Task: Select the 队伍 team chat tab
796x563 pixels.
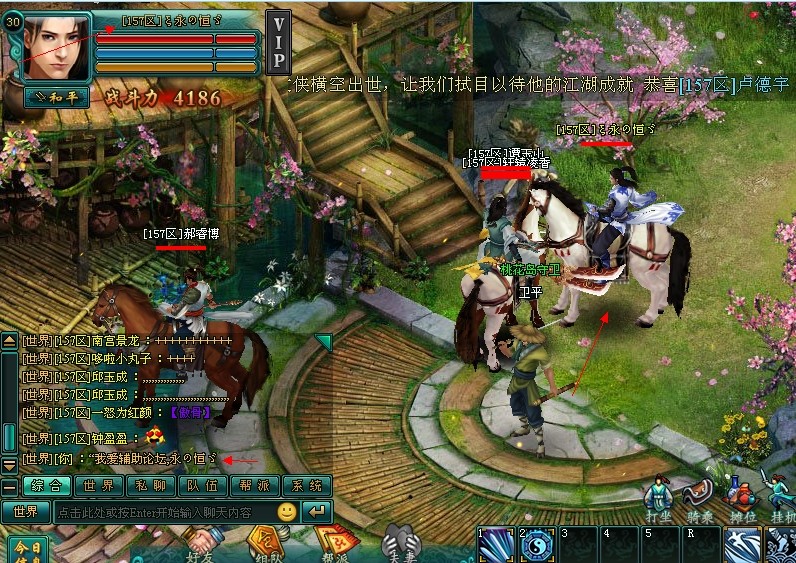Action: 203,486
